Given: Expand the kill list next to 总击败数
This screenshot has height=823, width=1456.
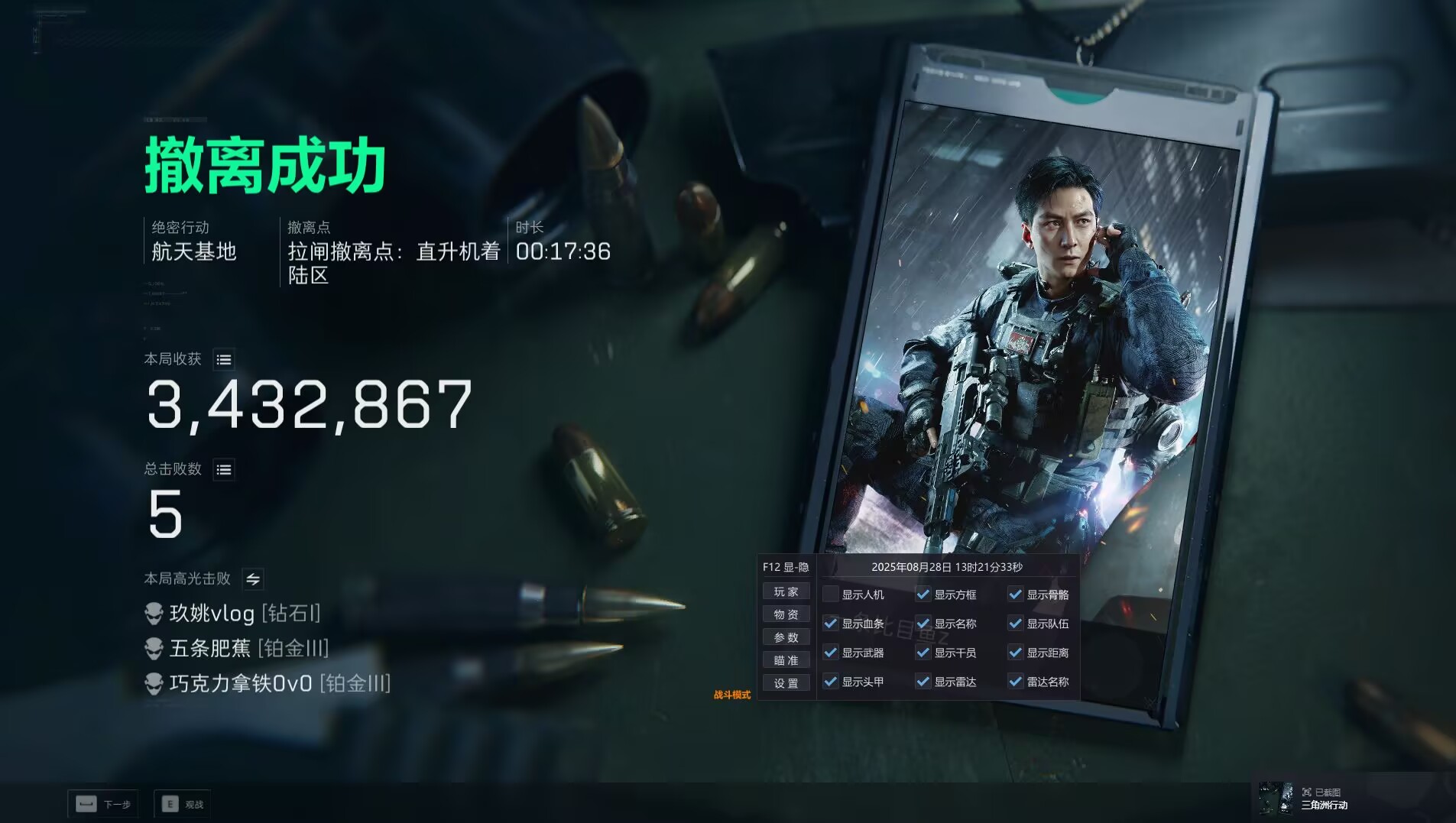Looking at the screenshot, I should click(225, 469).
